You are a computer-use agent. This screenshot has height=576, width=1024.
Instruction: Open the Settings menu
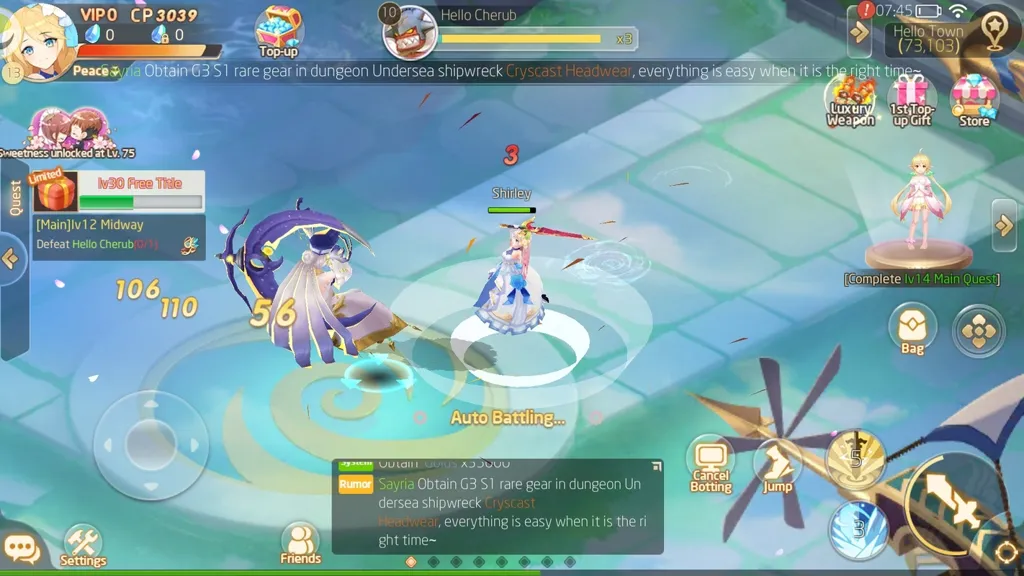pyautogui.click(x=83, y=545)
